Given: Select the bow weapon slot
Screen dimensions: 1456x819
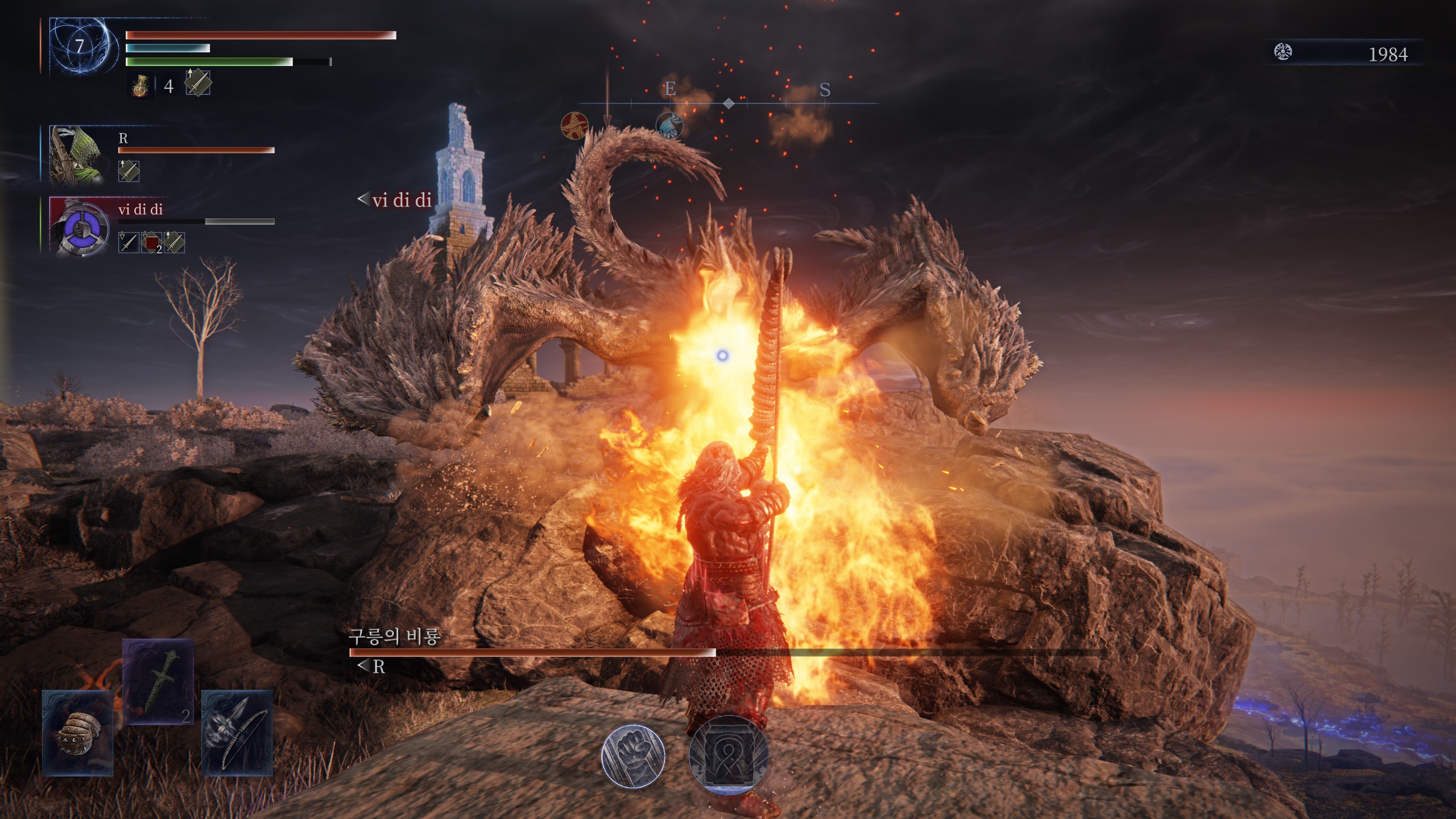Looking at the screenshot, I should click(237, 733).
